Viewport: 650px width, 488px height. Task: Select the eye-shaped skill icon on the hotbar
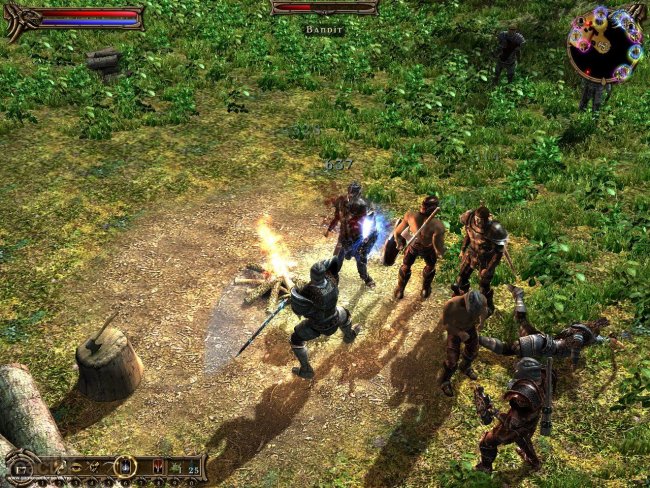[75, 467]
